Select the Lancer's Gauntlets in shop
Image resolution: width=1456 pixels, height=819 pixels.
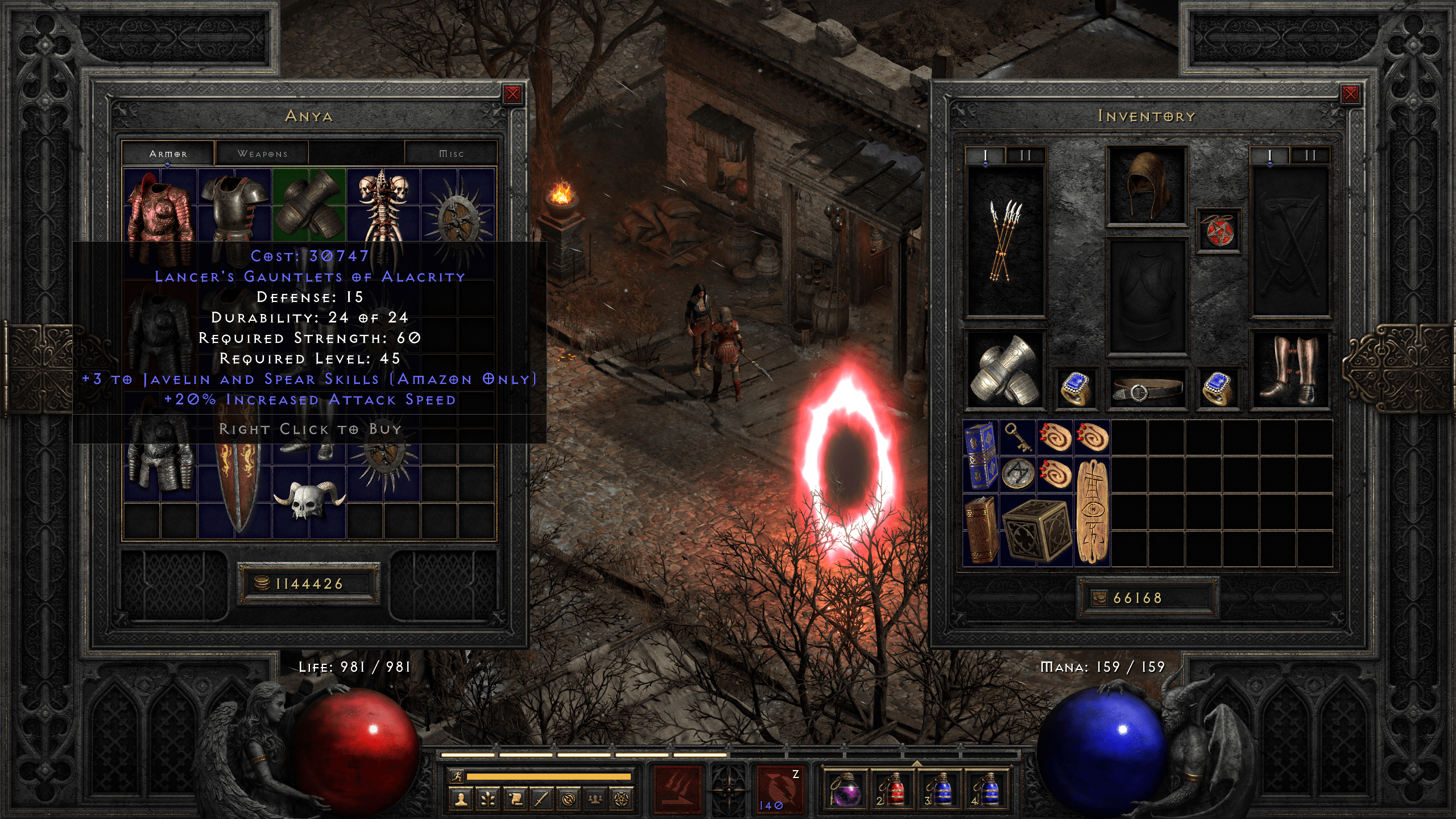point(309,204)
